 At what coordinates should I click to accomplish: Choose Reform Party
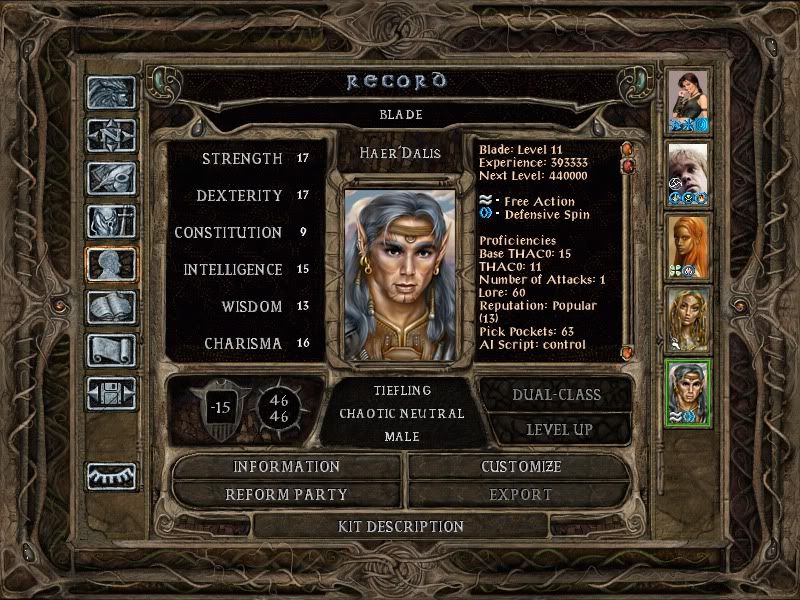287,494
